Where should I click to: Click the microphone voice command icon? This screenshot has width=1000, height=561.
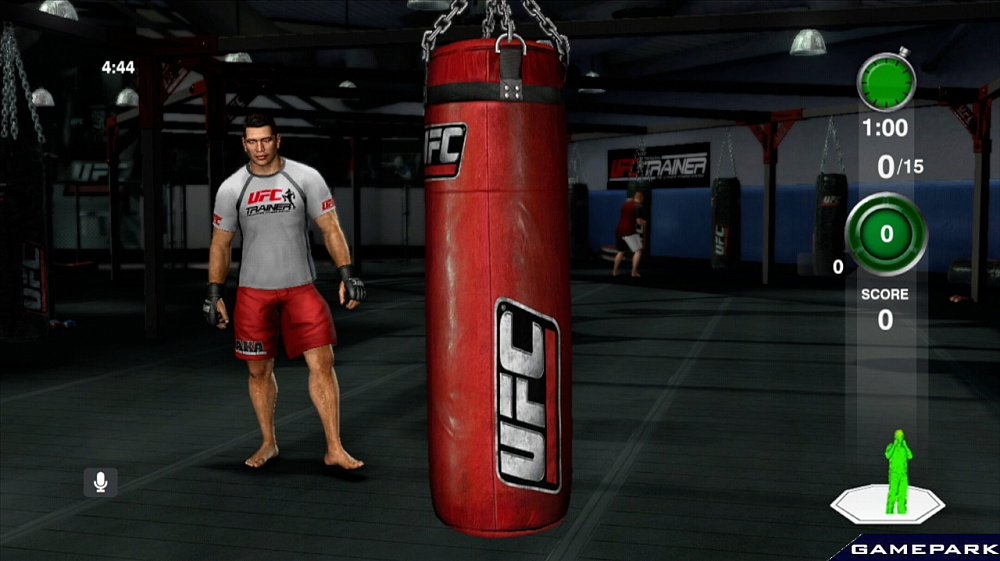(100, 482)
